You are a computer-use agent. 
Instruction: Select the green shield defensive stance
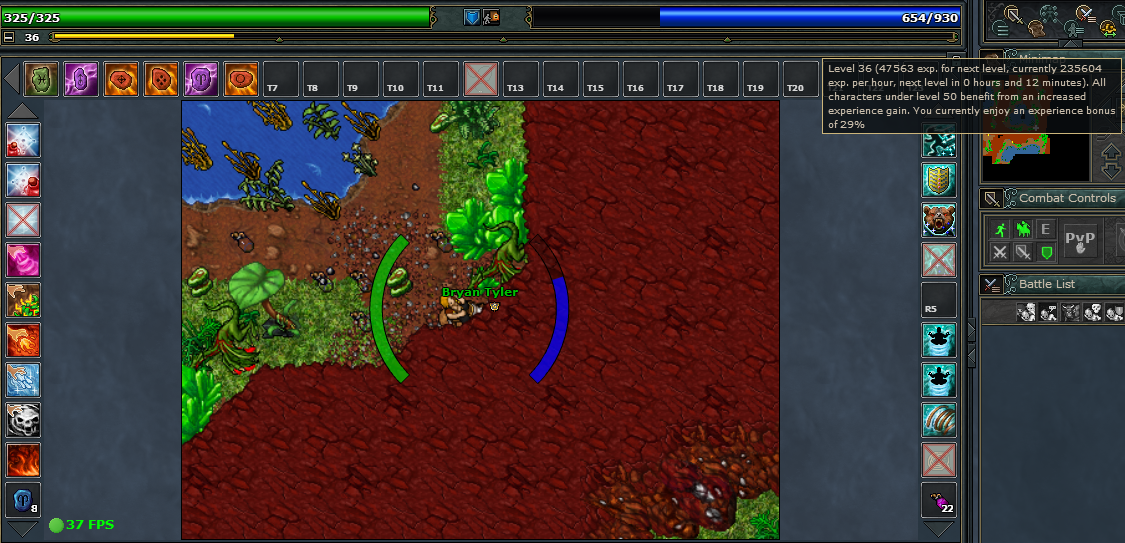point(1046,252)
